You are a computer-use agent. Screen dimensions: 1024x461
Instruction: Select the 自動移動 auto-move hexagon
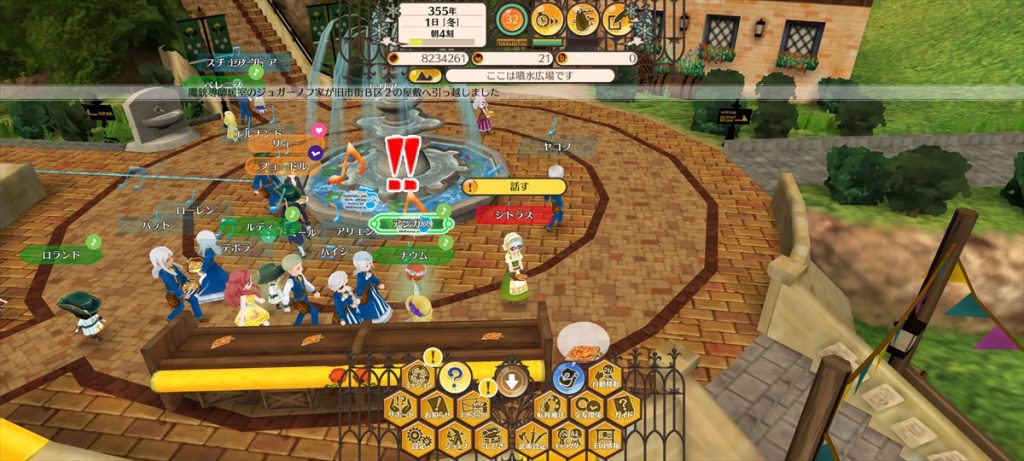coord(603,377)
